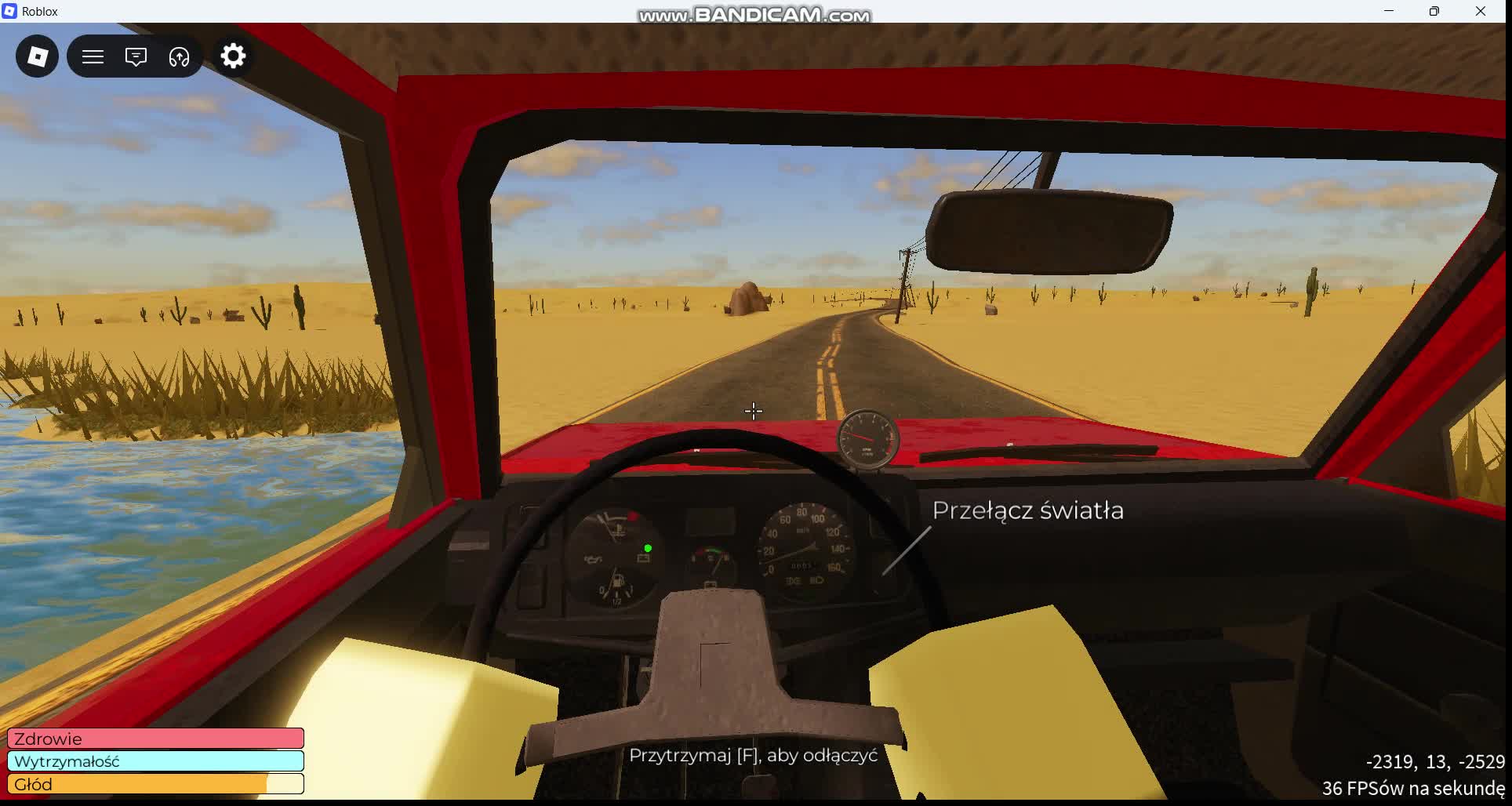Activate the 'Przytrzymaj [F], aby odłączyć' prompt
This screenshot has height=806, width=1512.
point(754,756)
